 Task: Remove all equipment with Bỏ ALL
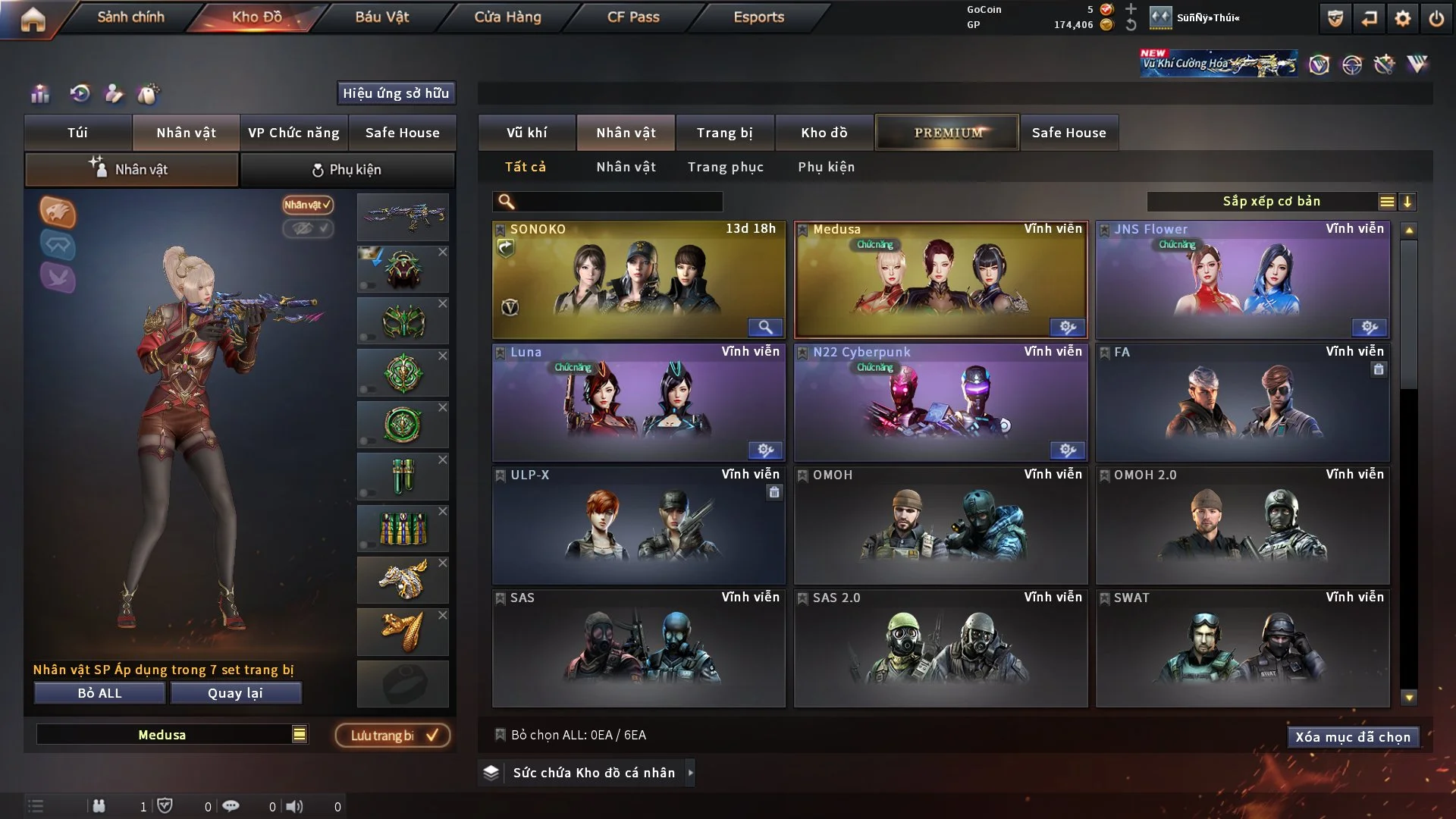(99, 693)
